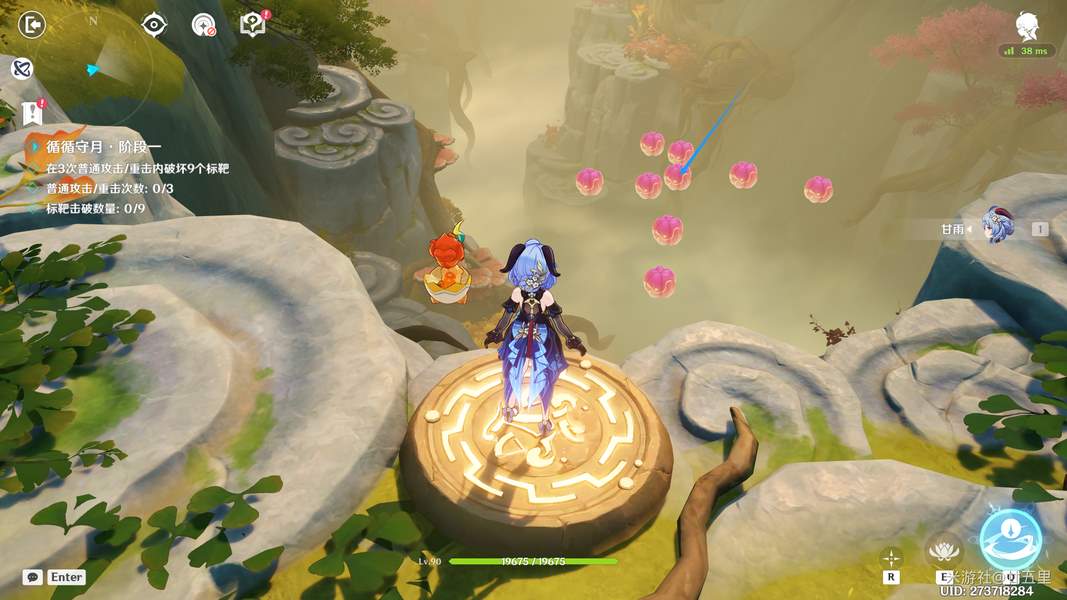Open the minimap compass
This screenshot has width=1067, height=600.
94,68
